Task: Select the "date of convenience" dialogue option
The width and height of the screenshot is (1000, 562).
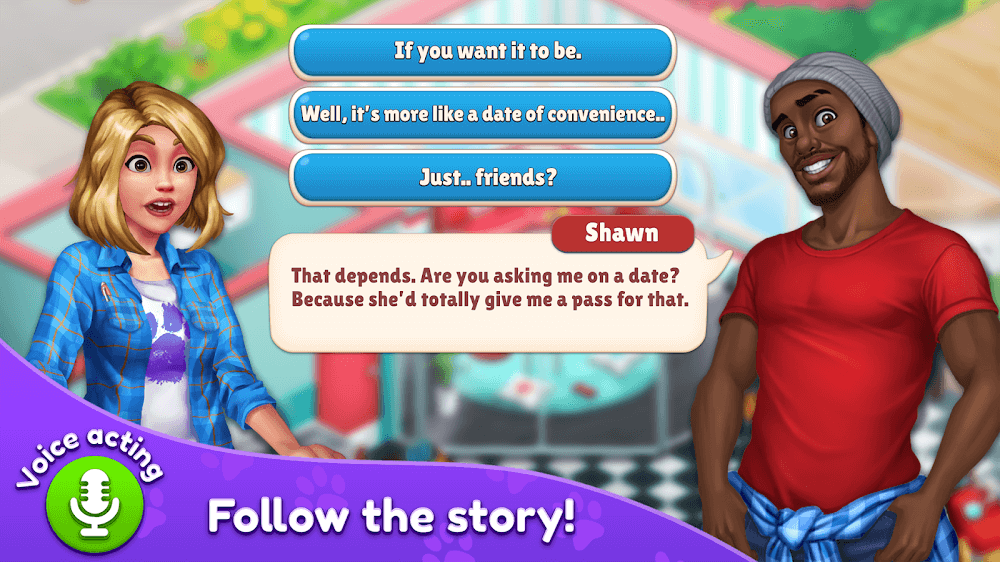Action: 482,115
